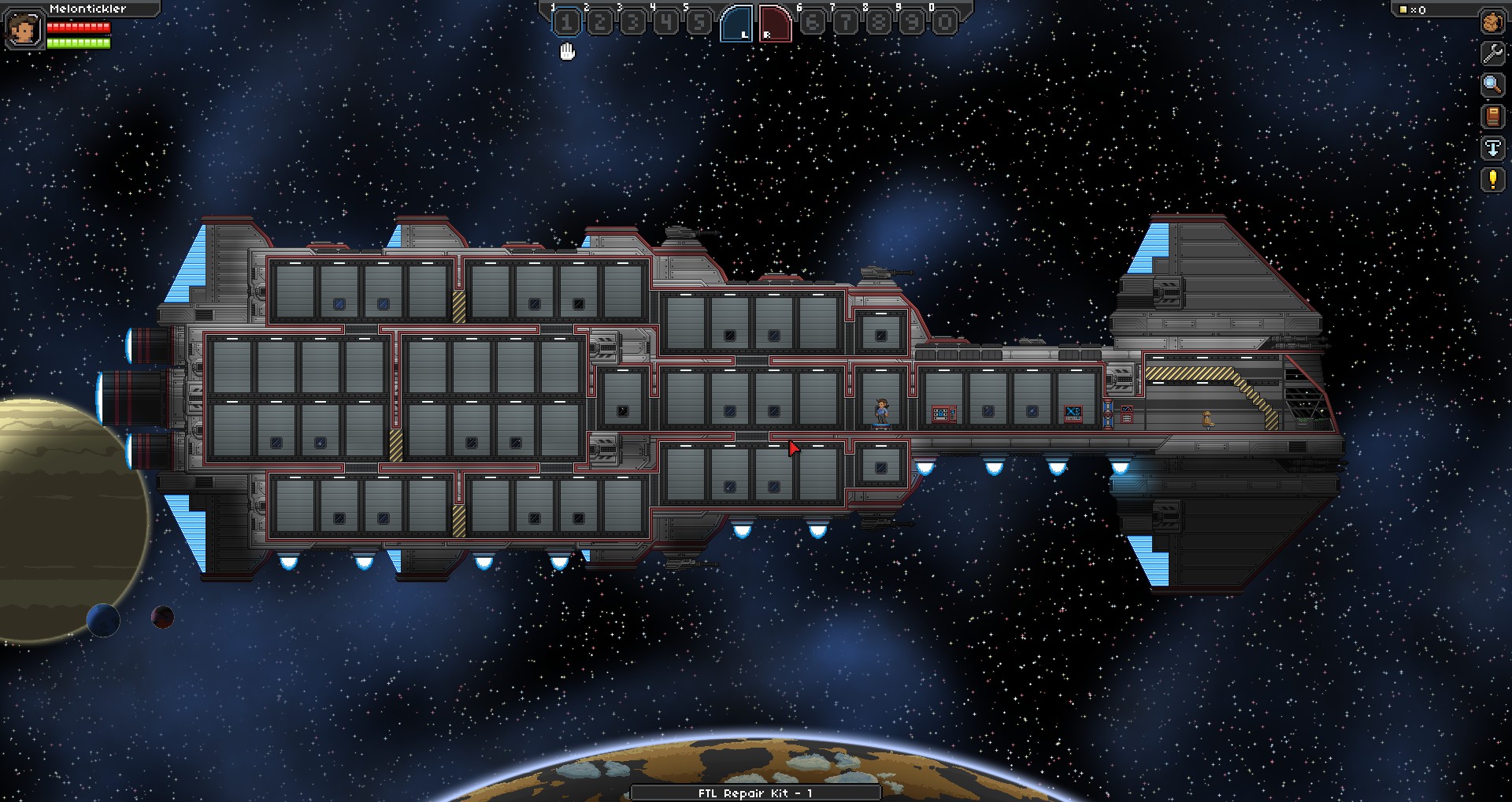Click the Melontickler name banner
The image size is (1512, 802).
[x=87, y=9]
